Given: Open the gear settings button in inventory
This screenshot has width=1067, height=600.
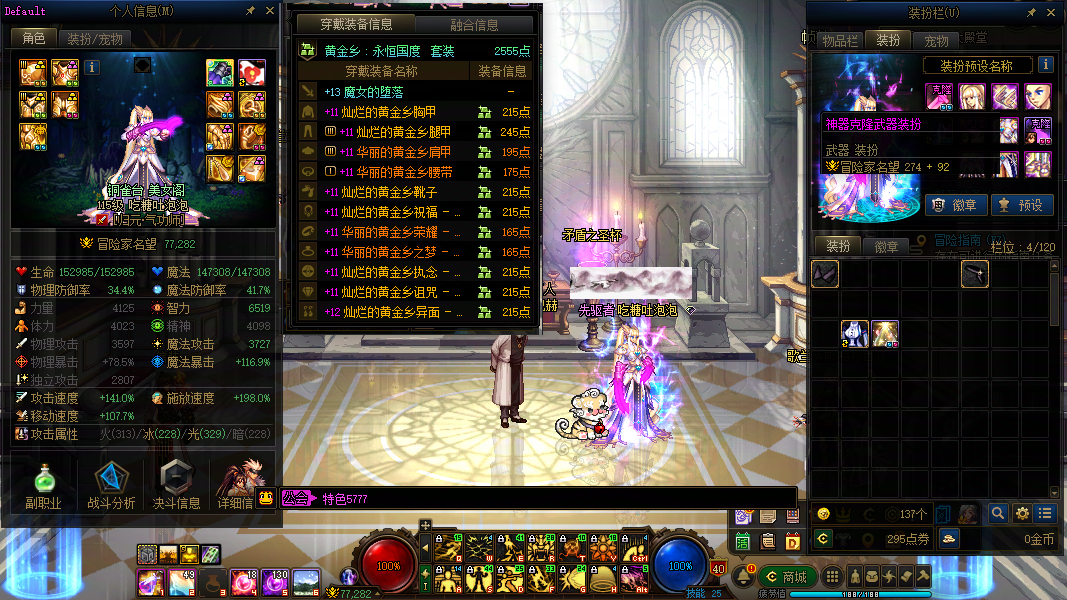Looking at the screenshot, I should point(1021,513).
